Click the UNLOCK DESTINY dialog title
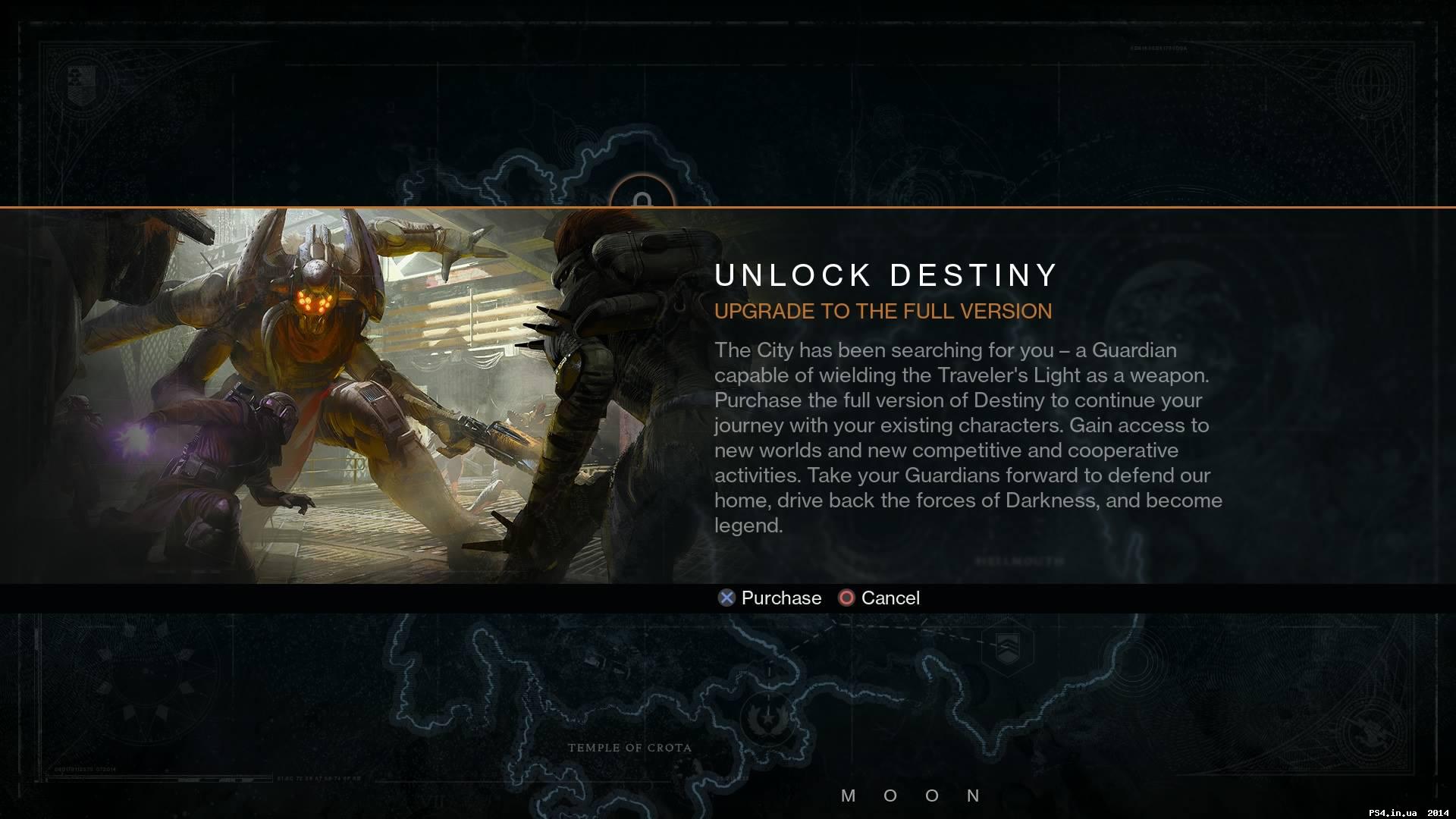The width and height of the screenshot is (1456, 819). (886, 275)
